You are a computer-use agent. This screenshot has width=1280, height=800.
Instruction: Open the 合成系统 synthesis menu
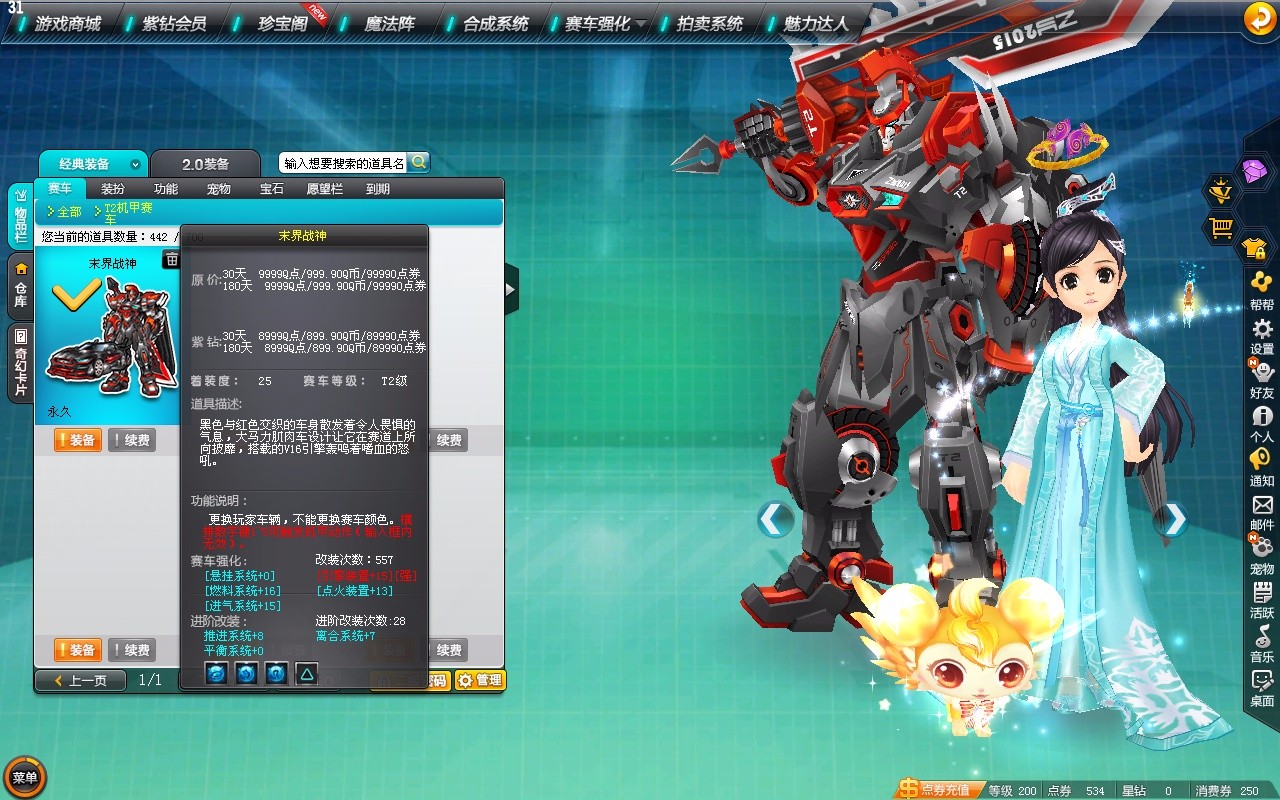(x=495, y=23)
